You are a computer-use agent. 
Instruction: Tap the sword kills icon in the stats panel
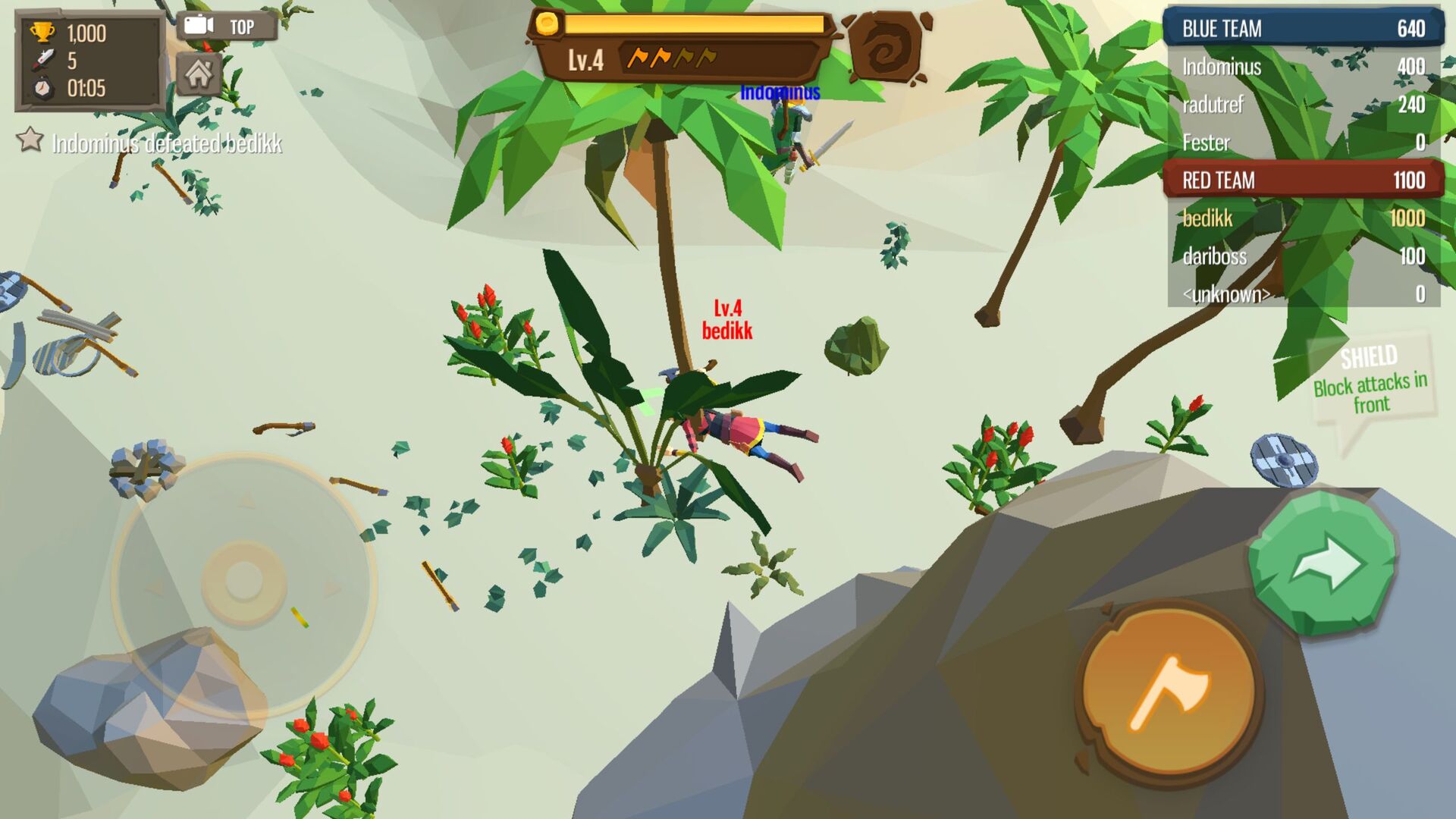(44, 58)
